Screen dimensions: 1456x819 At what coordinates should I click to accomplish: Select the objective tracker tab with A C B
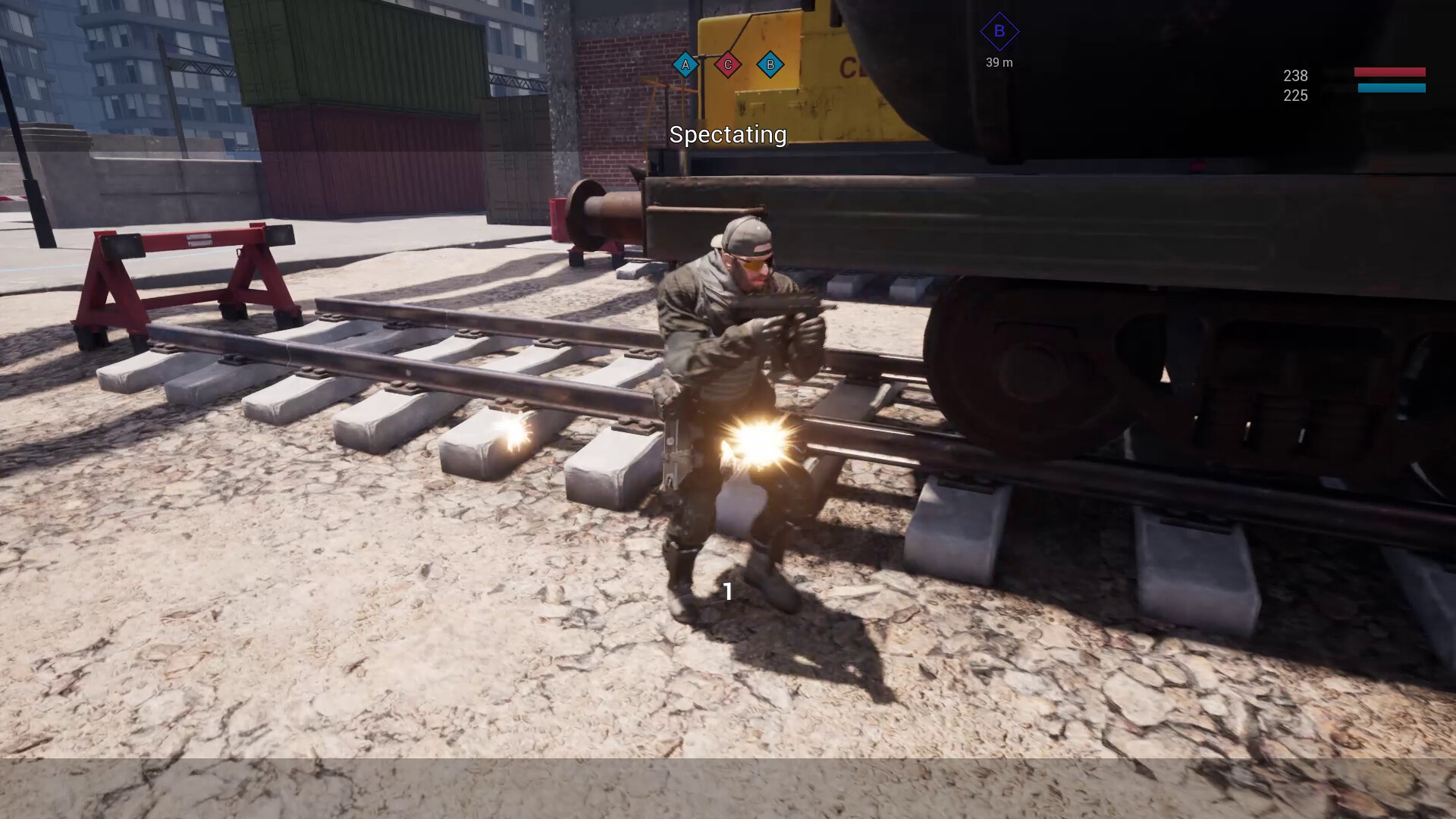click(728, 65)
